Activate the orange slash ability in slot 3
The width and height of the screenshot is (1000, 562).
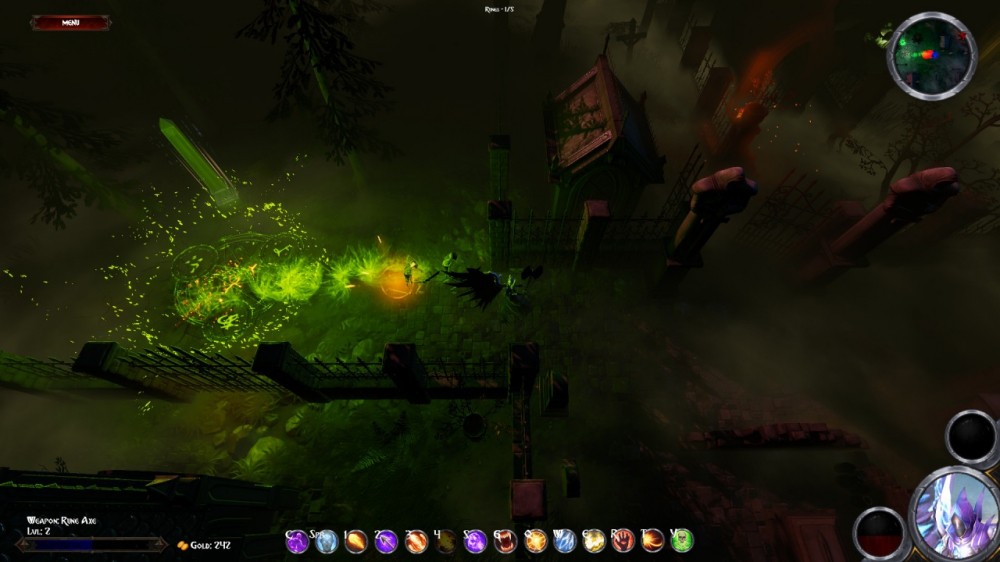pos(416,541)
